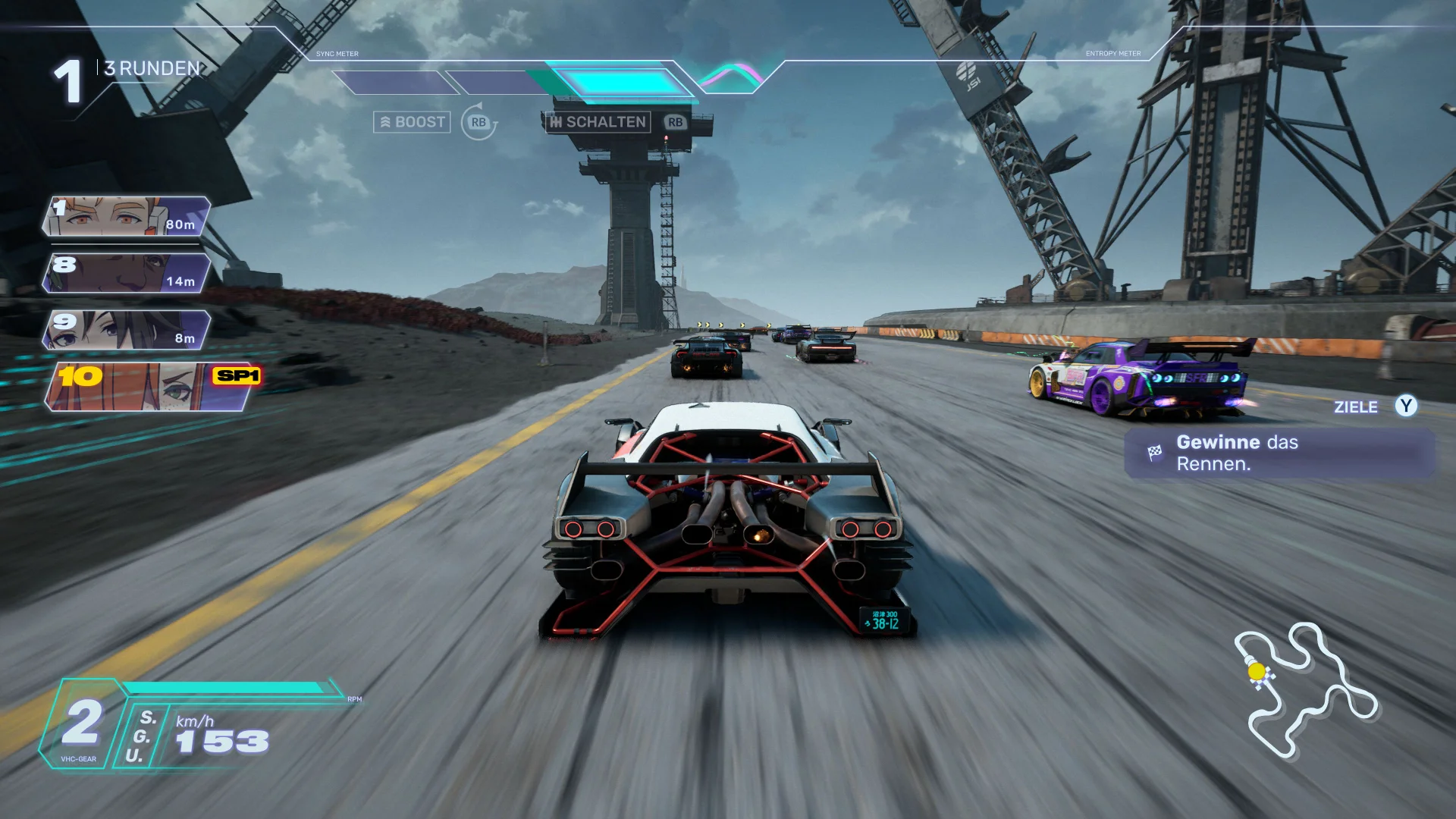Activate the BOOST label

pos(412,122)
